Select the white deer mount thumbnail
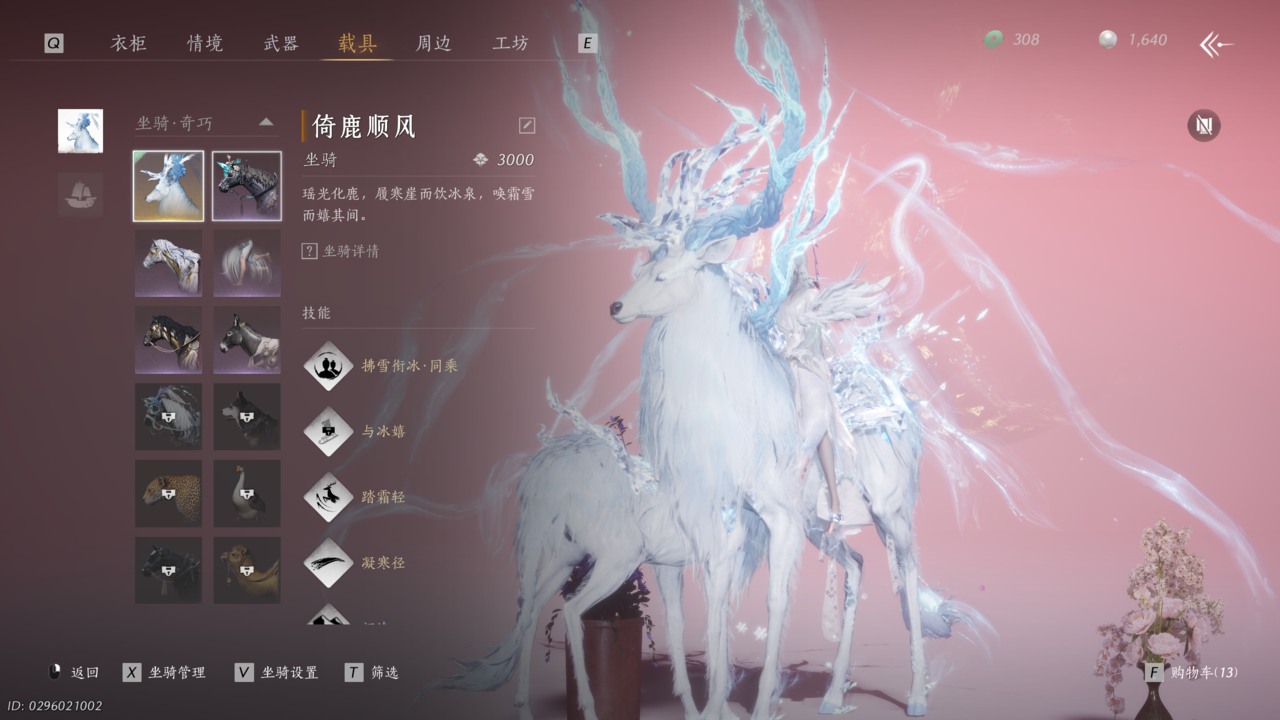Viewport: 1280px width, 720px height. click(168, 186)
